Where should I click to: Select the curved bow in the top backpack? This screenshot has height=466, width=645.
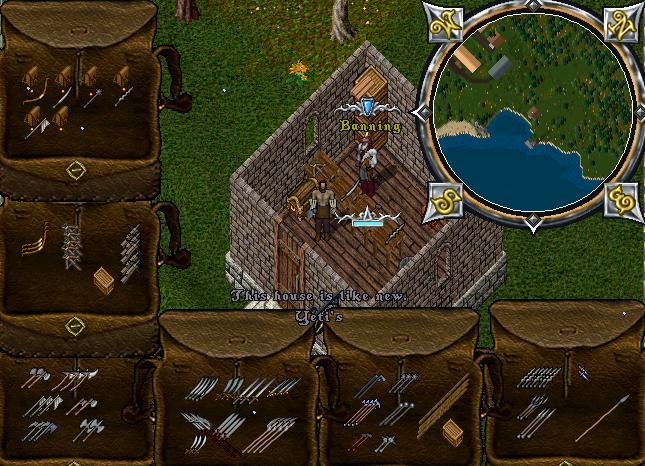35,97
